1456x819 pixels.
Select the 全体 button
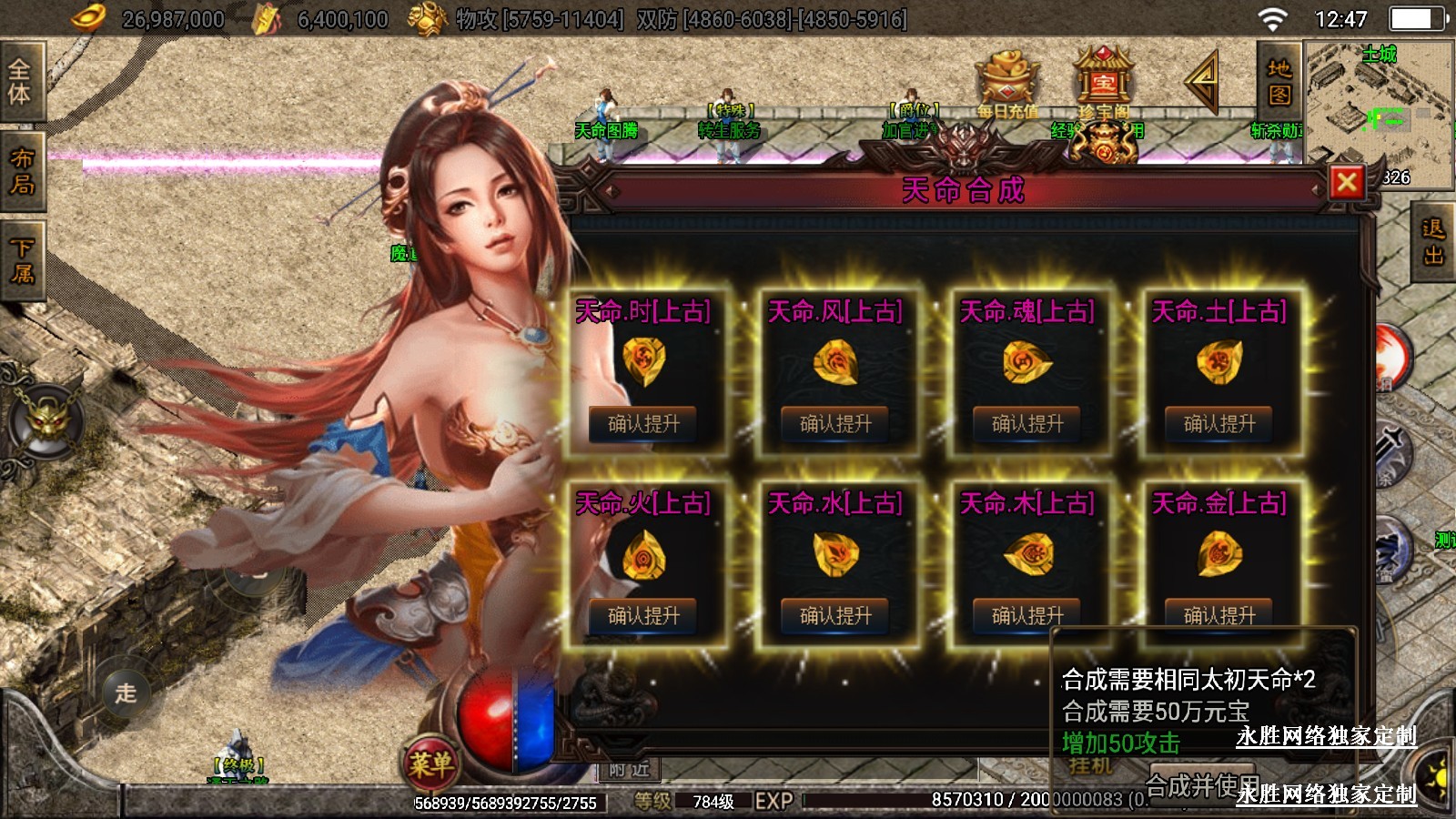[21, 81]
